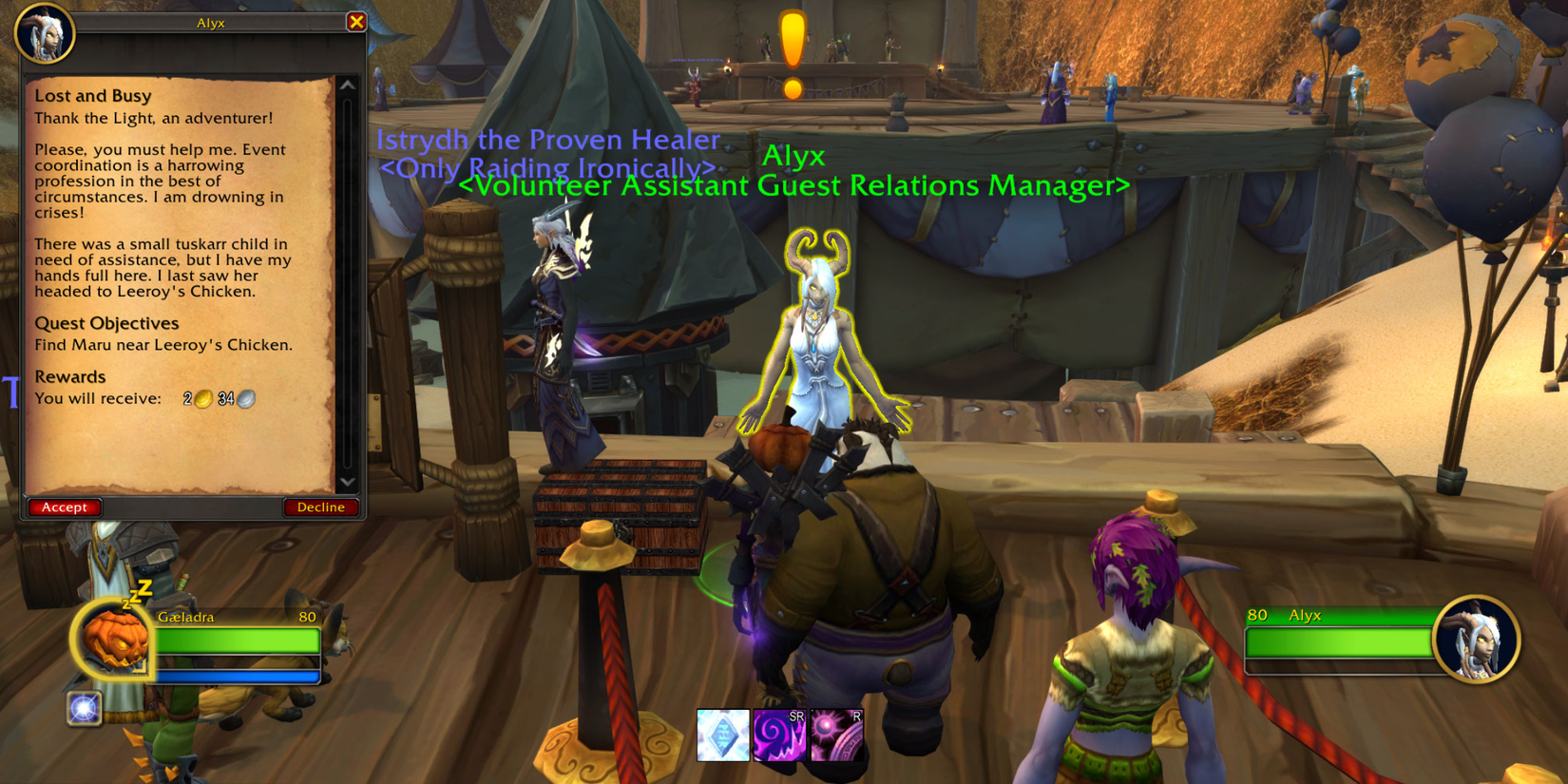Target Istrydh the Proven Healer's nameplate
The height and width of the screenshot is (784, 1568).
click(547, 140)
